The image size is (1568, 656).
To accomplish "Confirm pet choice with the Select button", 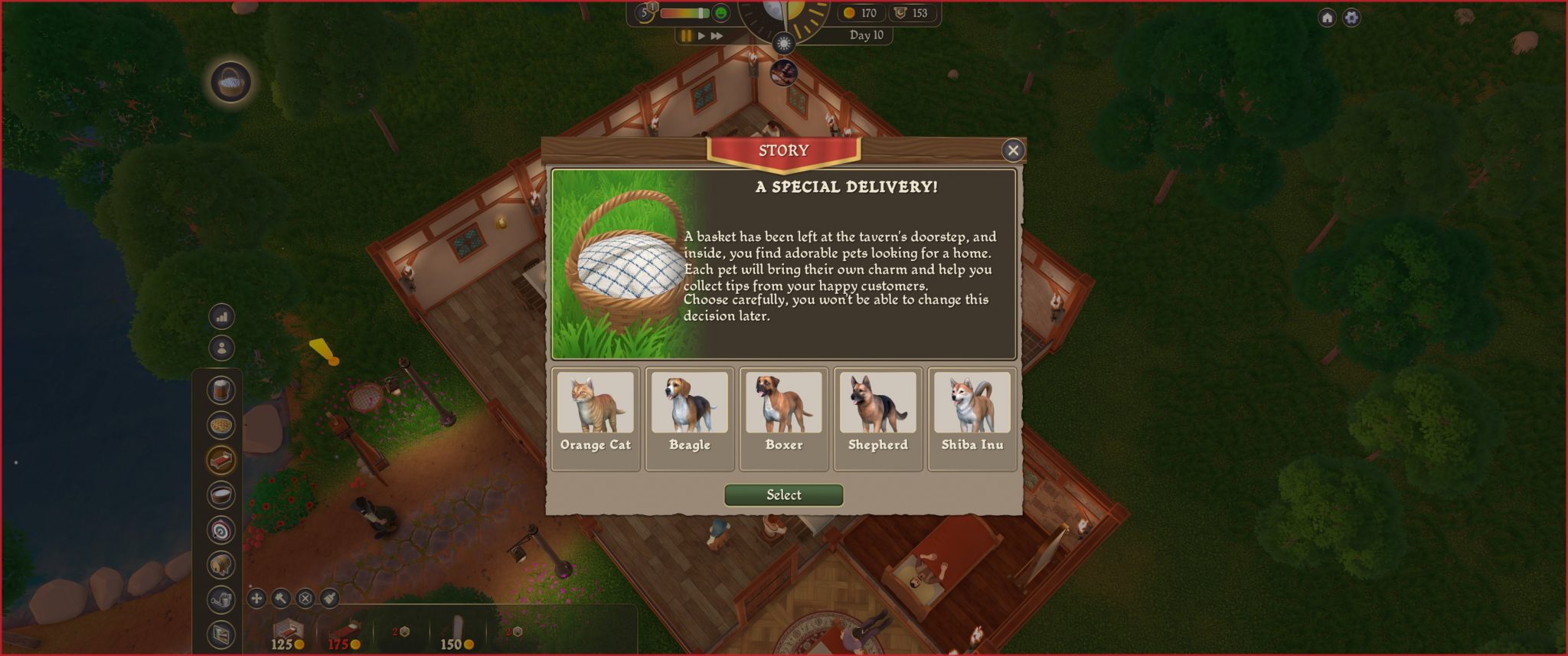I will (x=783, y=495).
